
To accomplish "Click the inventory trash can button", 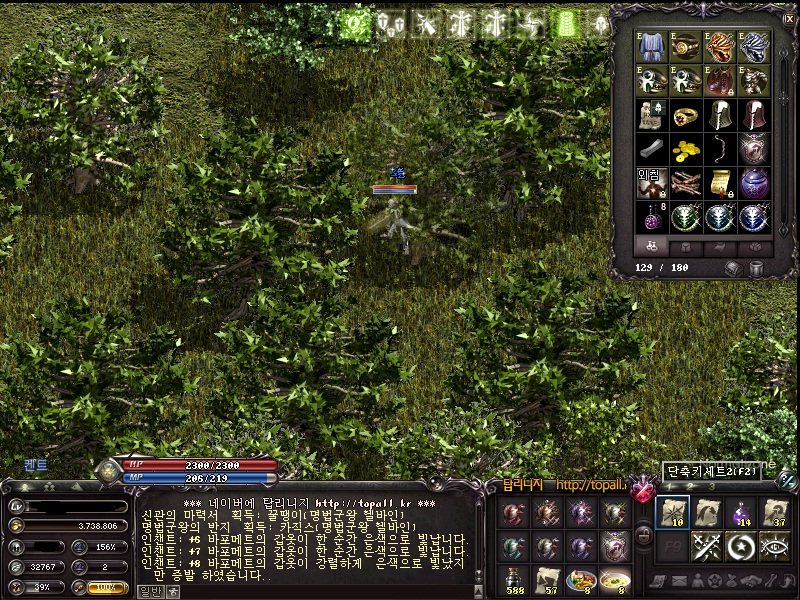I will tap(757, 268).
